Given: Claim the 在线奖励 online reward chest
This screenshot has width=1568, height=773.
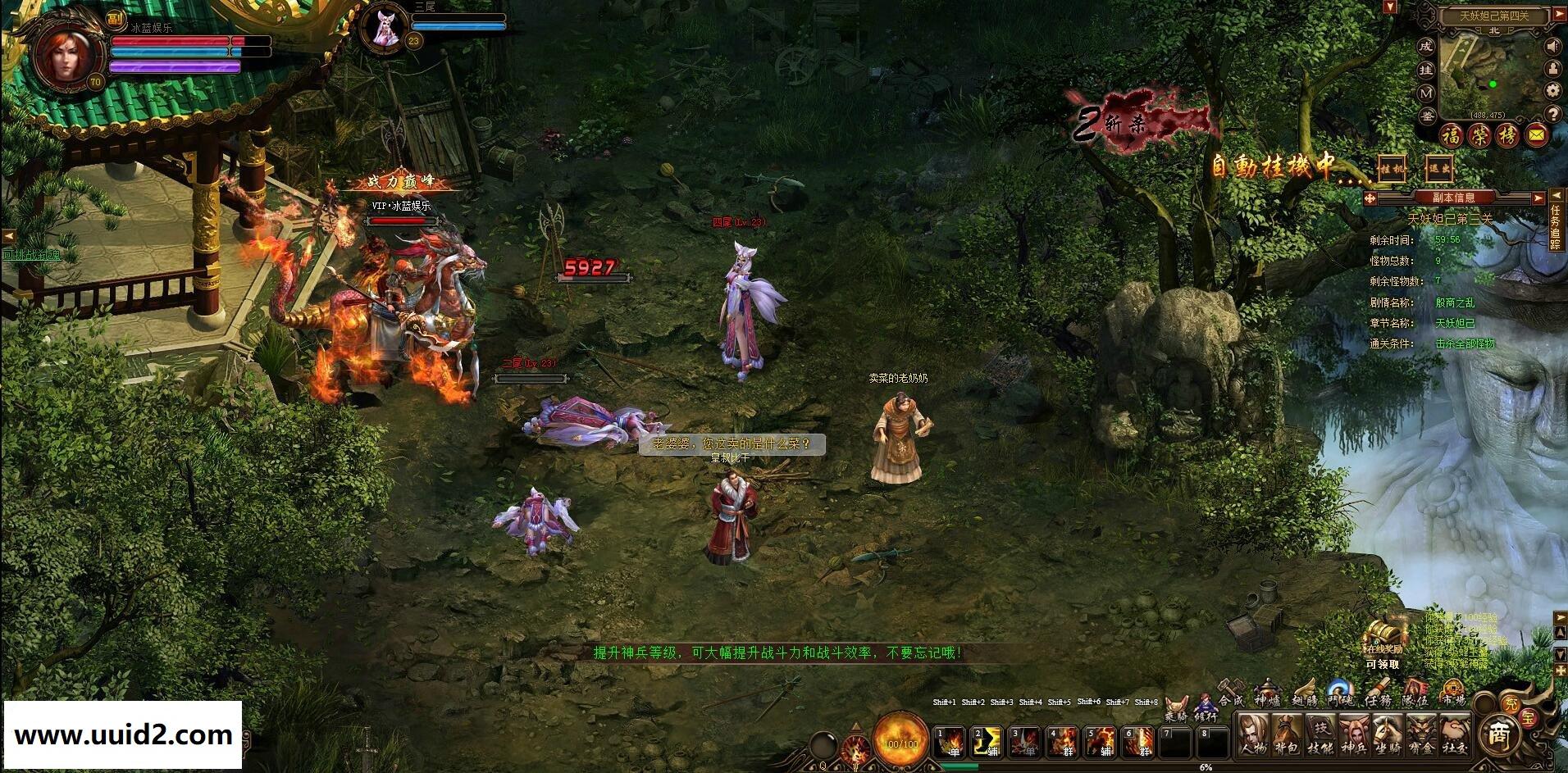Looking at the screenshot, I should 1383,639.
